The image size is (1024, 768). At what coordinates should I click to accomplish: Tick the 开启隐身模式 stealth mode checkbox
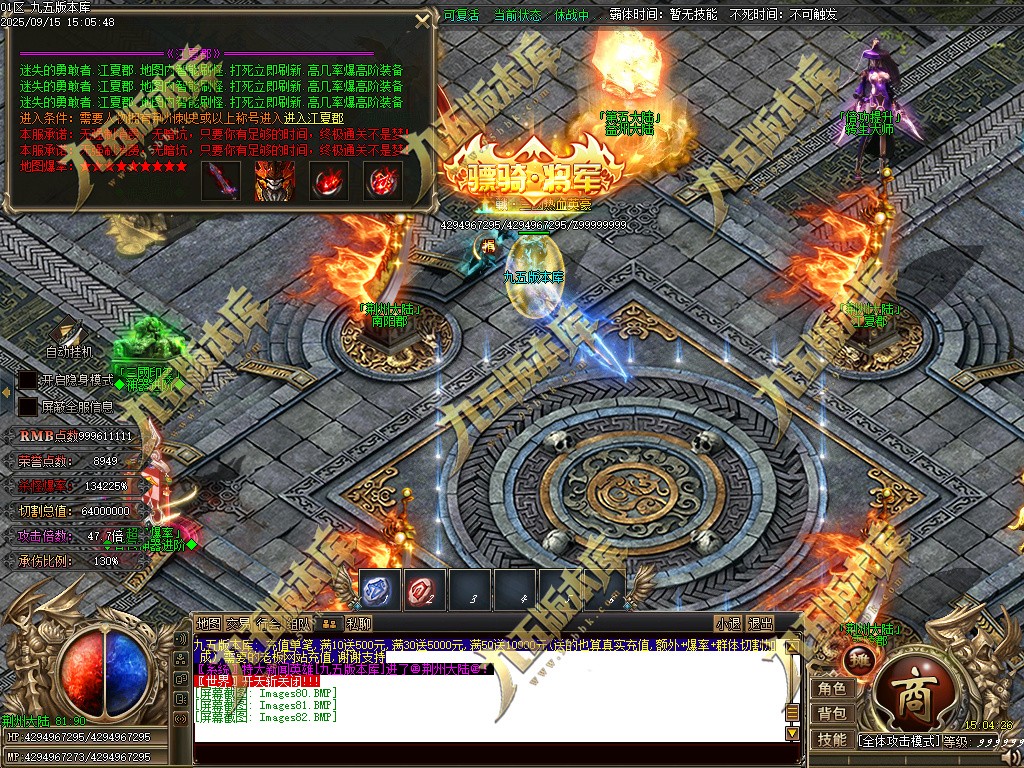click(x=27, y=381)
